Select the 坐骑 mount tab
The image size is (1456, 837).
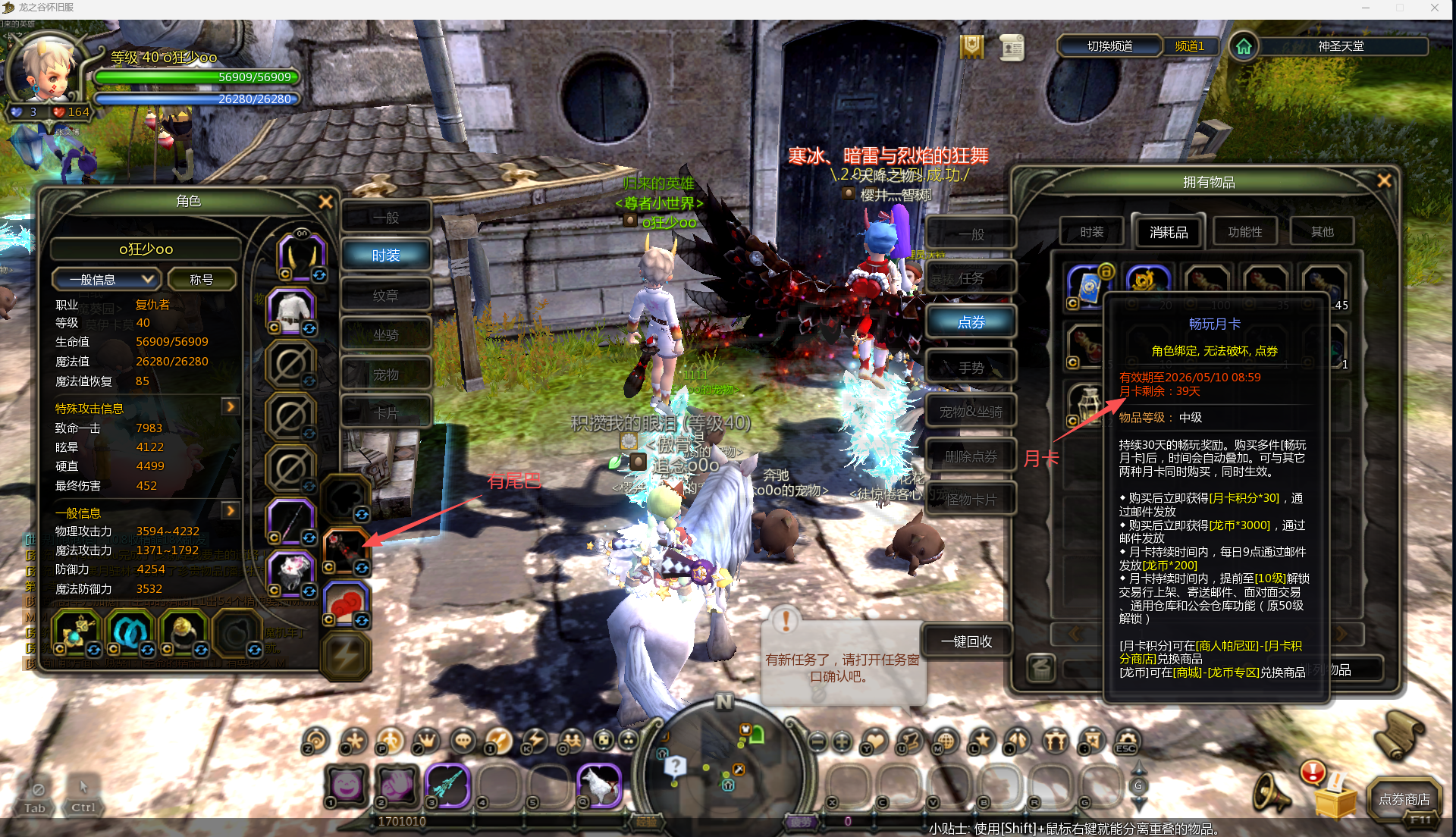coord(386,335)
